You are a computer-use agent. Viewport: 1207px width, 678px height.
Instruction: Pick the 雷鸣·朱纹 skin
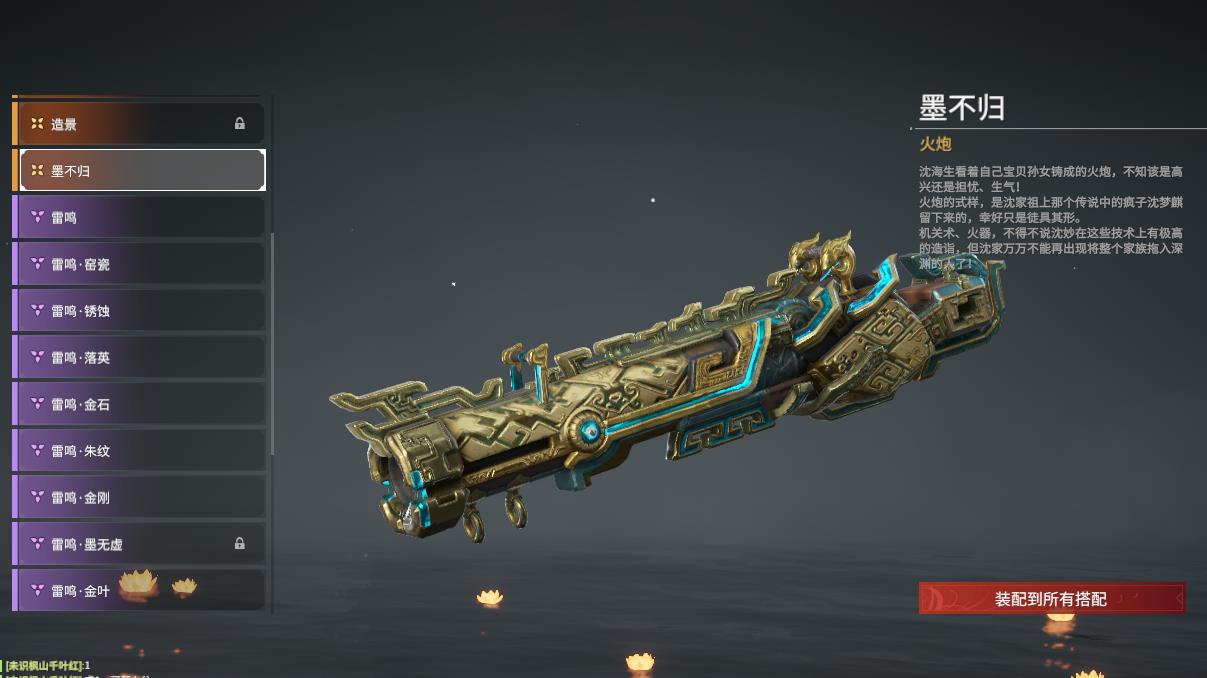click(140, 451)
